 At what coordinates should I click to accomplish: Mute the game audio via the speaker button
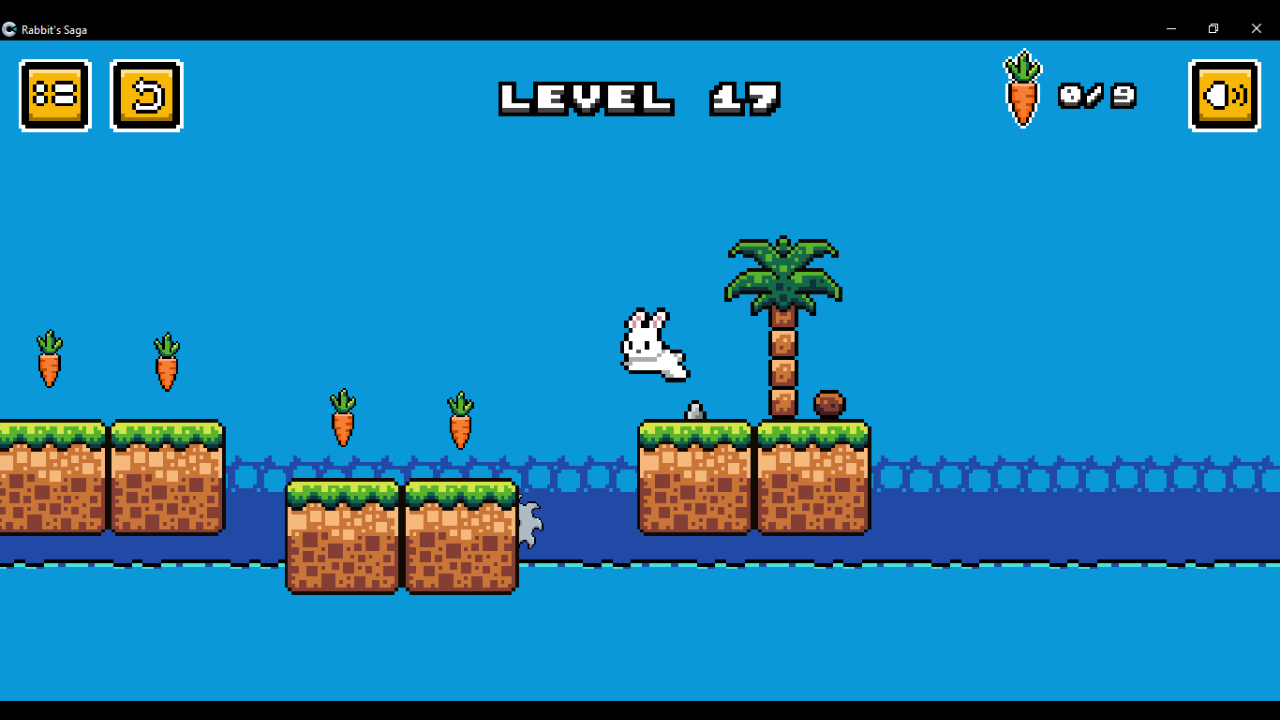tap(1223, 95)
